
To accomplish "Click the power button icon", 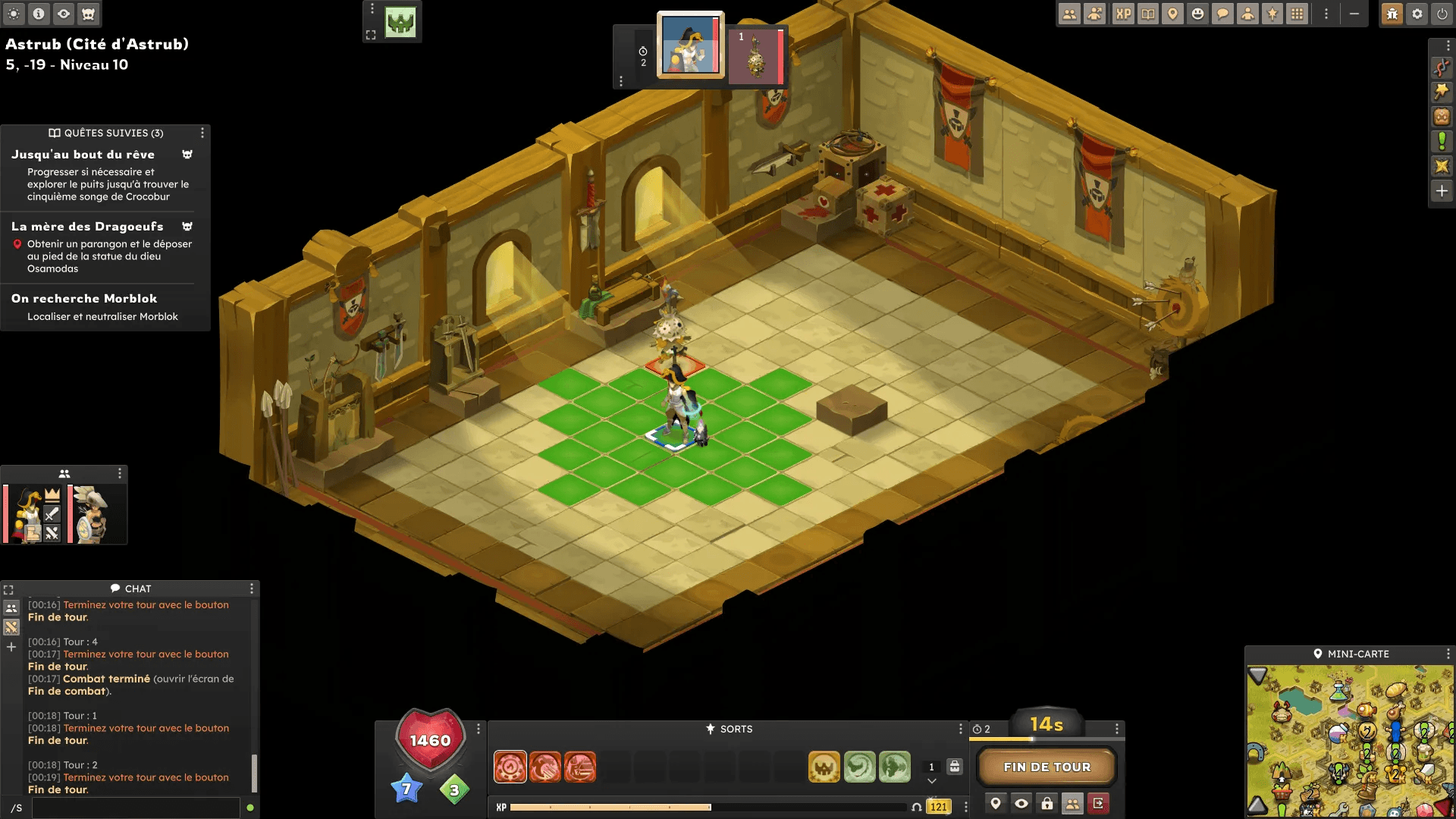I will [1442, 14].
